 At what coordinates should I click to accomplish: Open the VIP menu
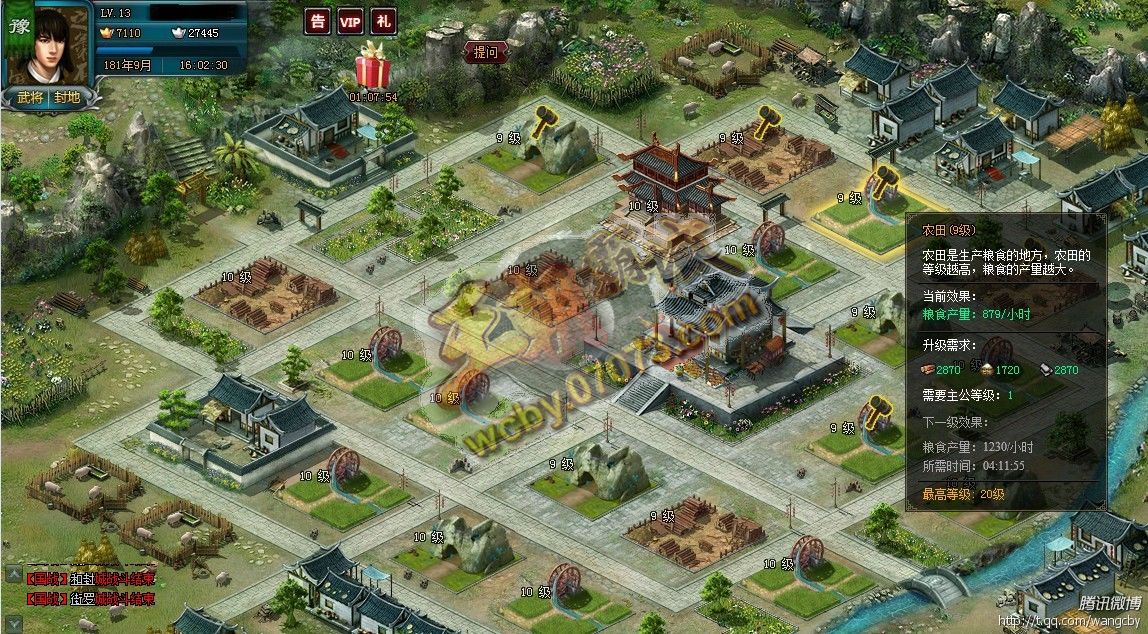pyautogui.click(x=350, y=21)
